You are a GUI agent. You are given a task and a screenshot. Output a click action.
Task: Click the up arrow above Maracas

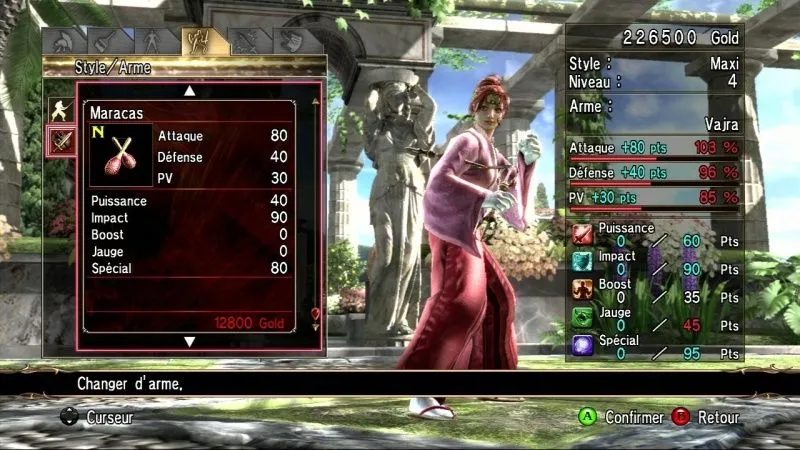pos(189,91)
